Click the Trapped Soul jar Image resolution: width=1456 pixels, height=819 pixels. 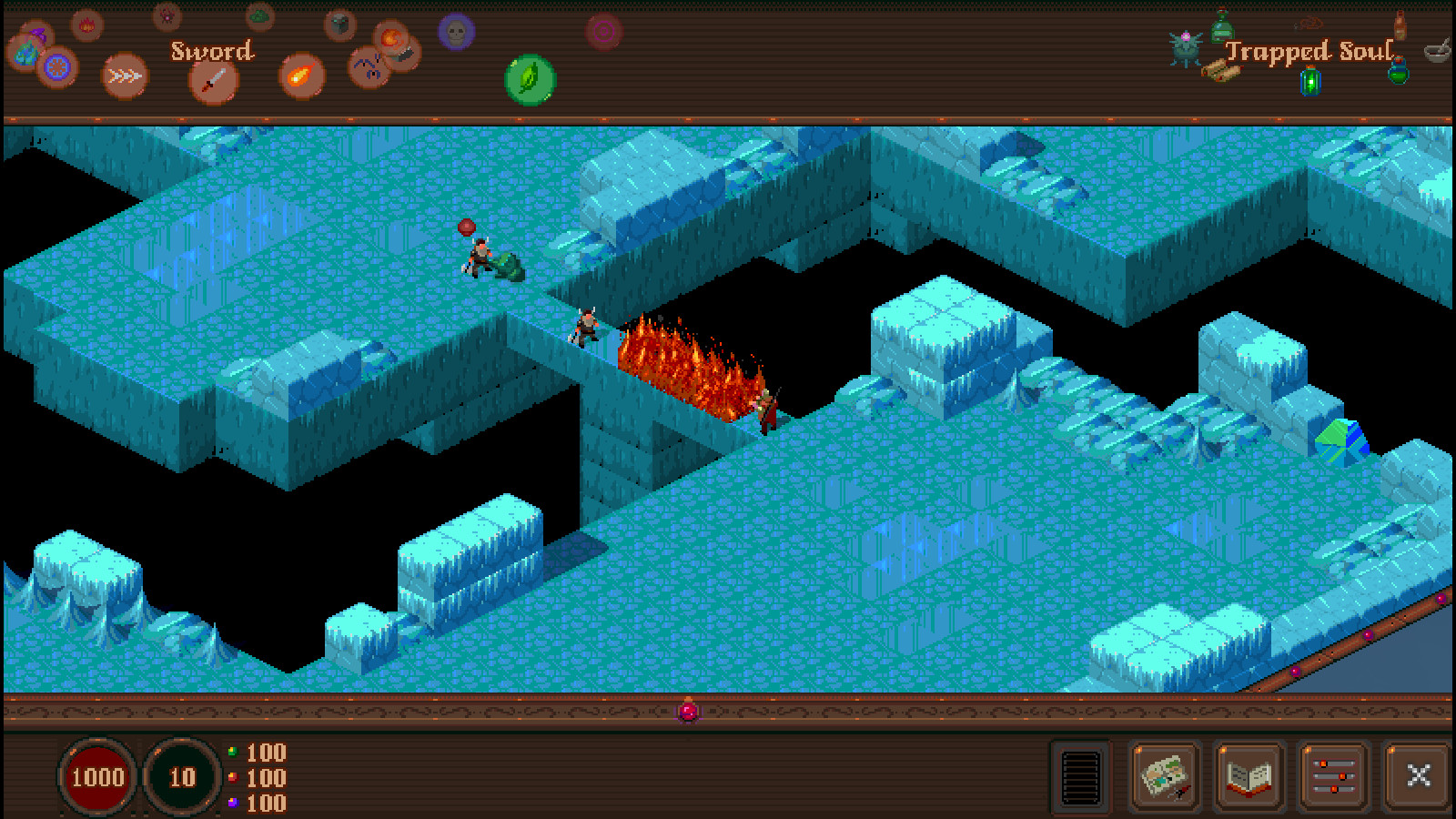(1310, 82)
